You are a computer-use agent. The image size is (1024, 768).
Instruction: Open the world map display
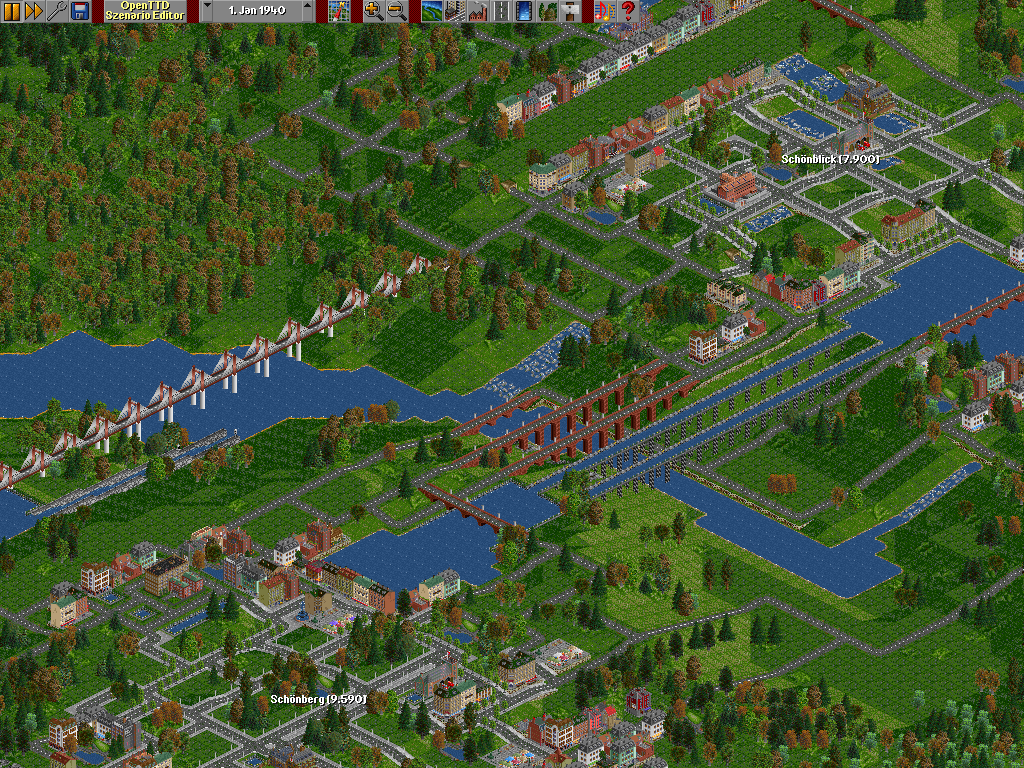[339, 11]
